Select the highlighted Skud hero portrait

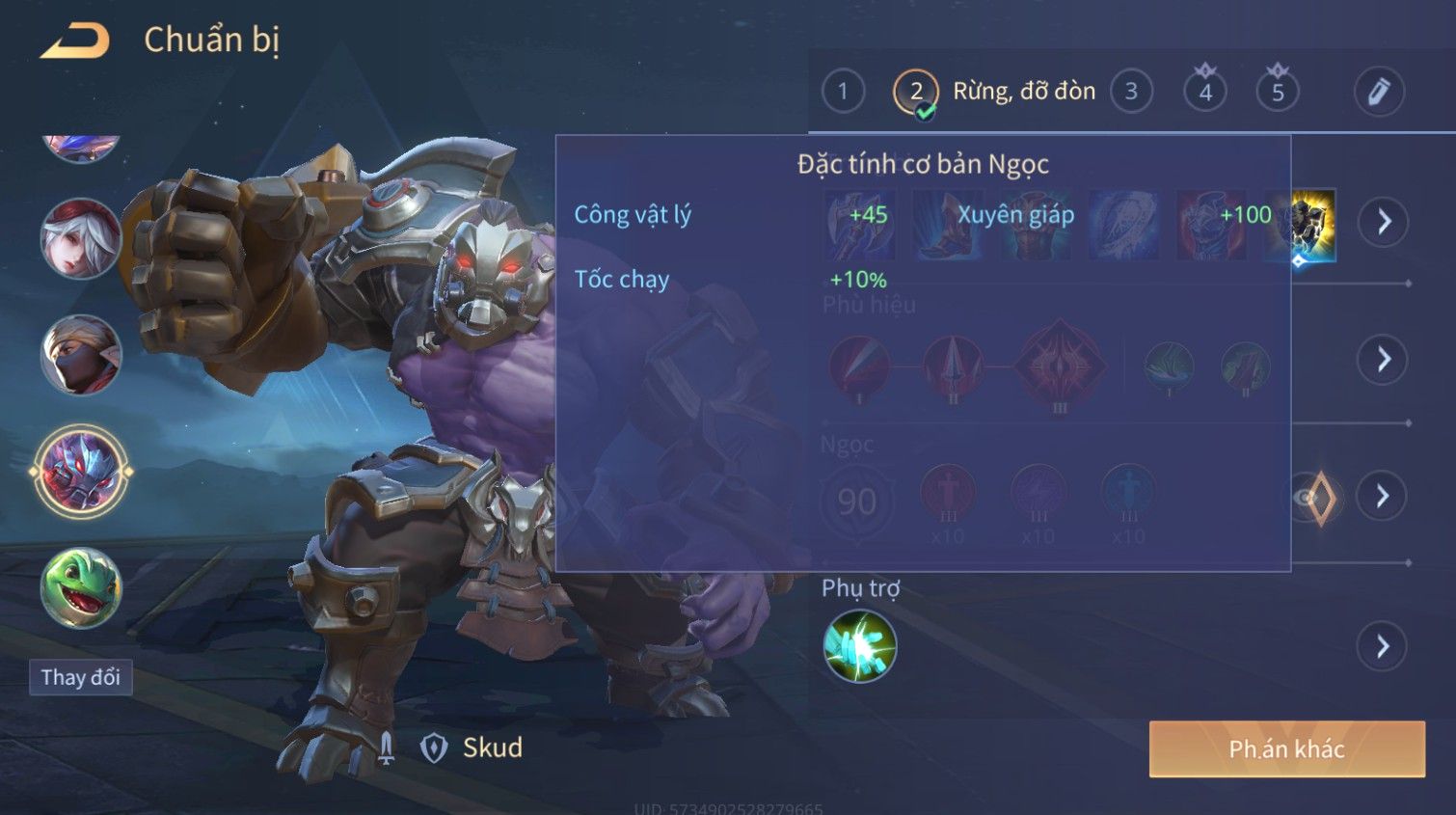pyautogui.click(x=81, y=472)
